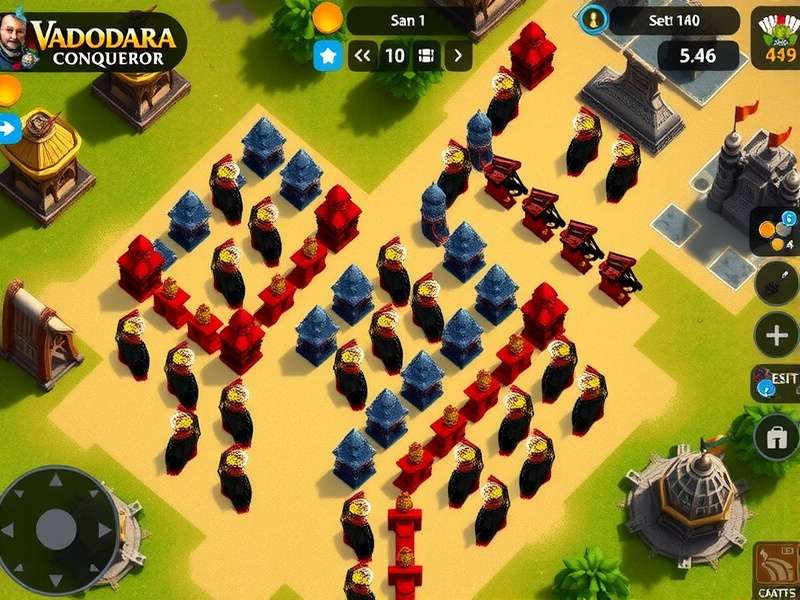The image size is (800, 600).
Task: Open the plus button
Action: click(777, 335)
